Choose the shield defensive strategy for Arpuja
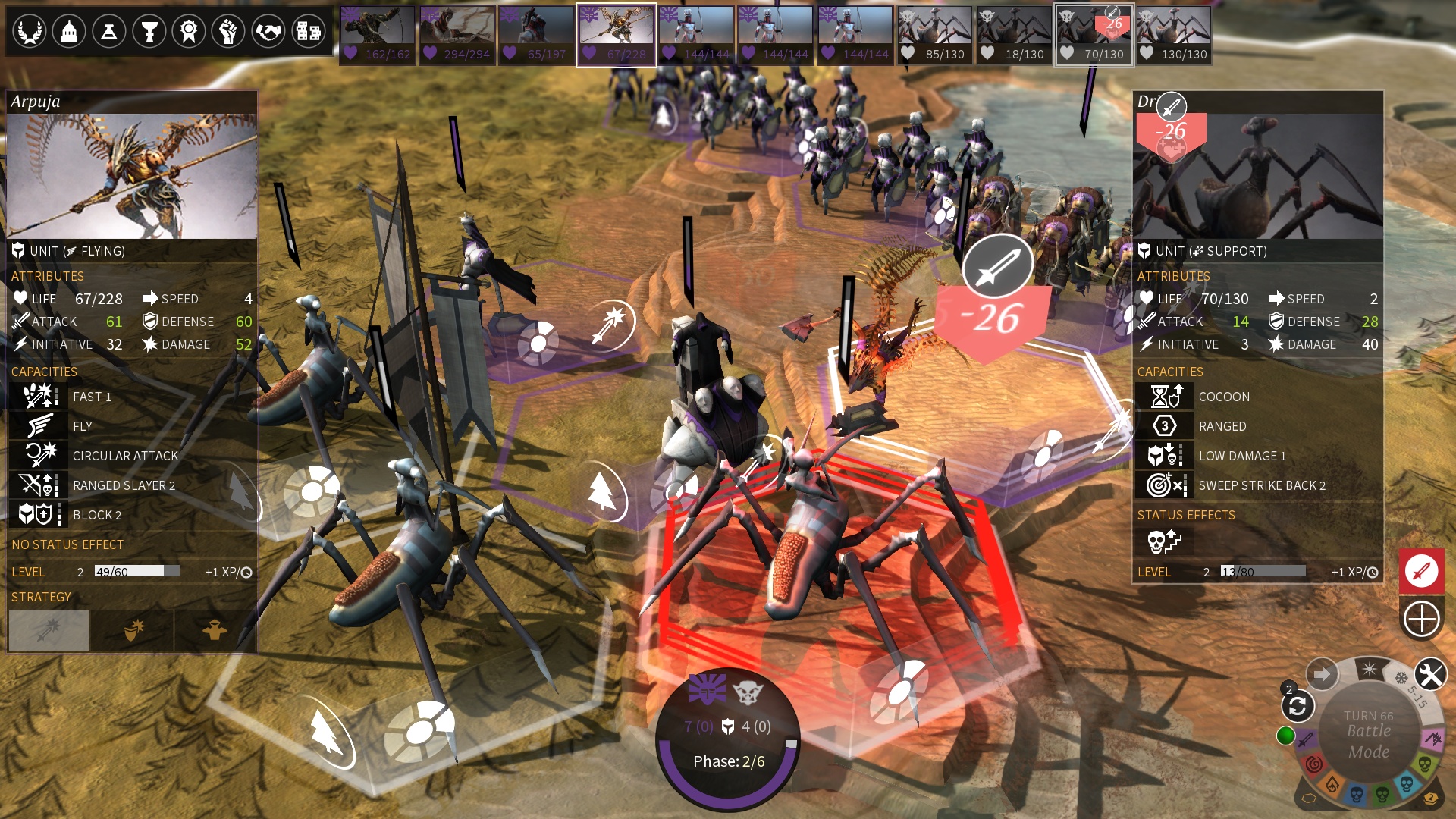 point(133,629)
